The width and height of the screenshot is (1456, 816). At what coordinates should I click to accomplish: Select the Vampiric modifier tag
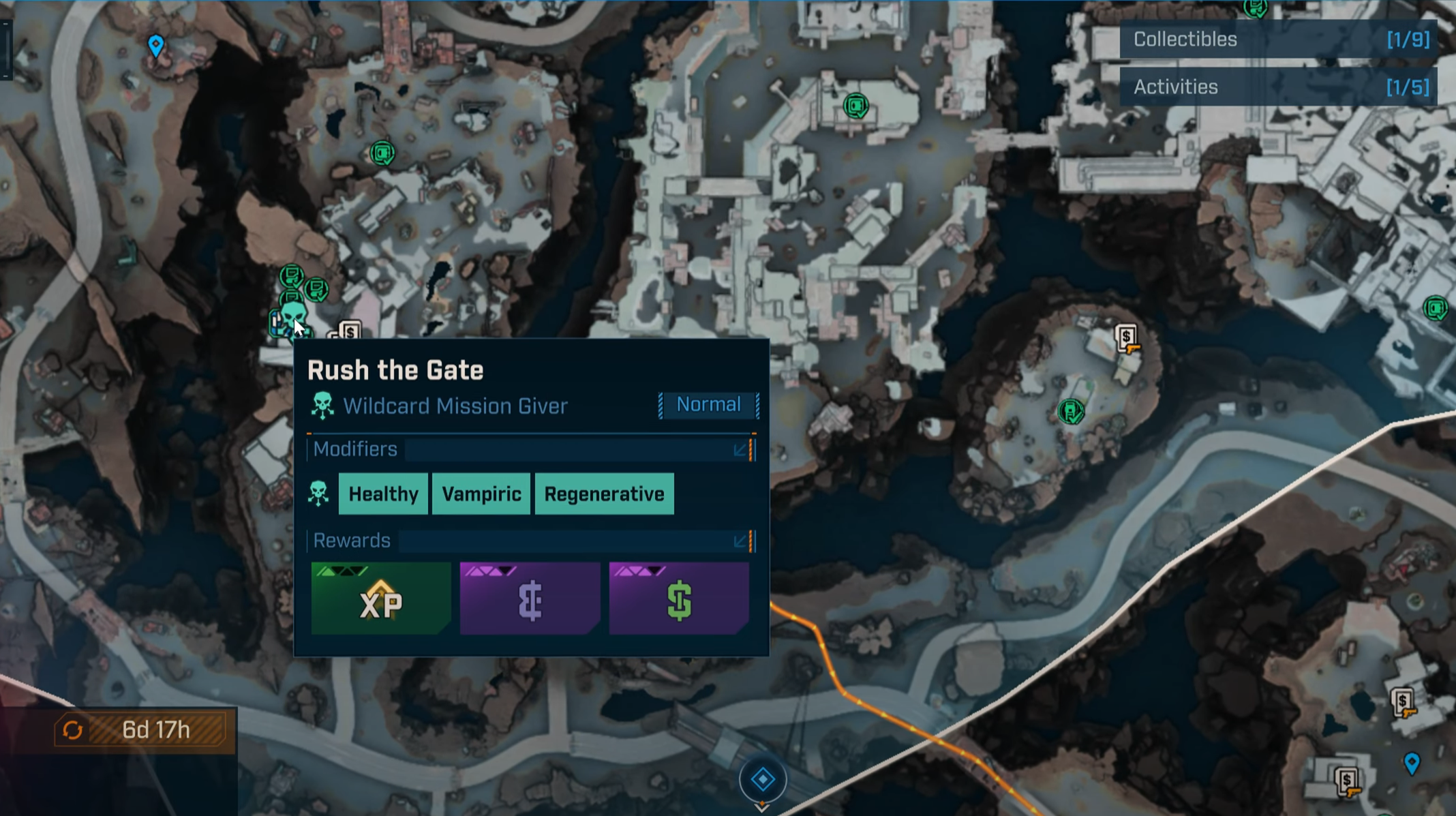coord(481,494)
